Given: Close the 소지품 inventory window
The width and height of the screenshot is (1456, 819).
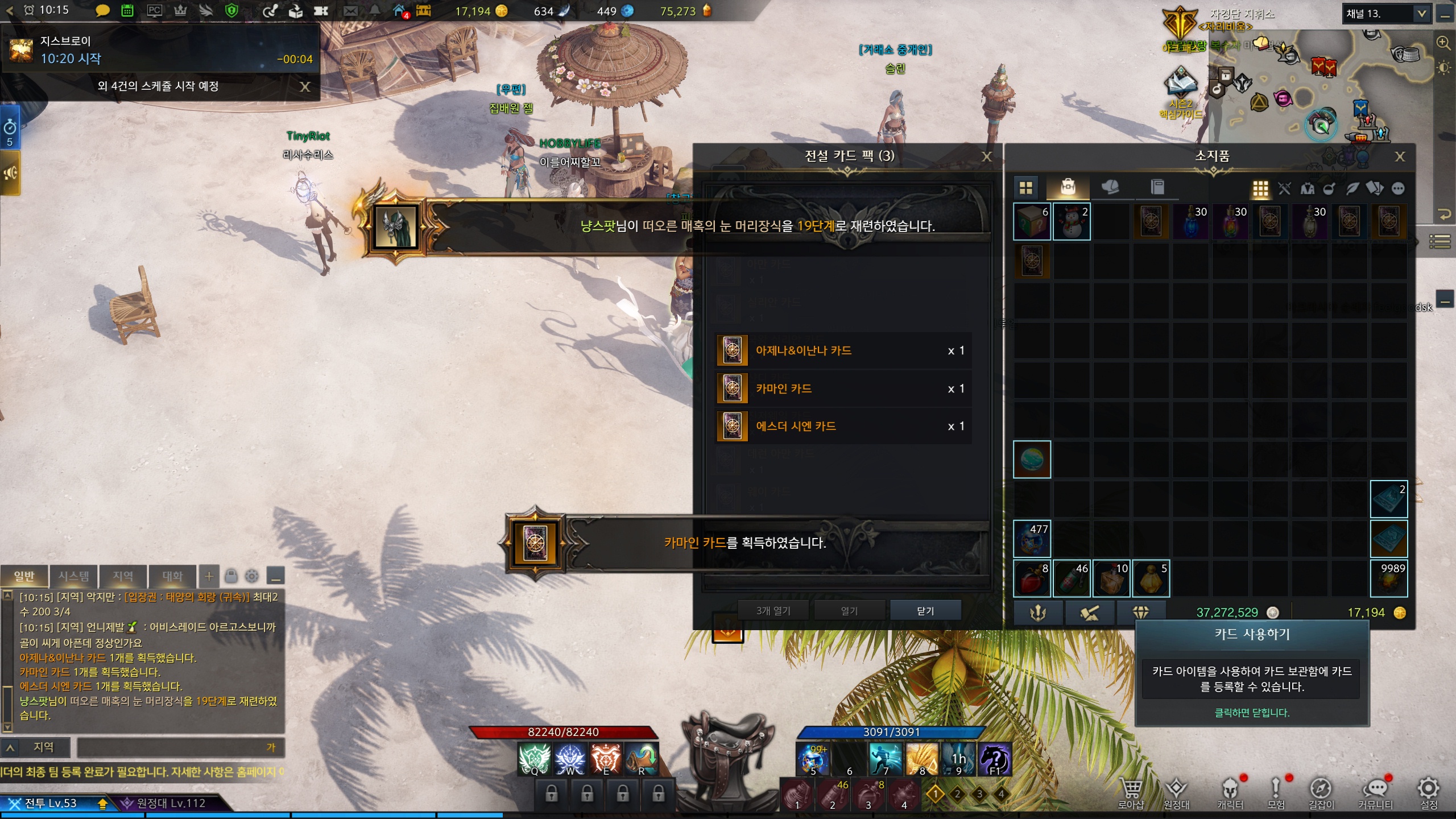Looking at the screenshot, I should point(1400,156).
